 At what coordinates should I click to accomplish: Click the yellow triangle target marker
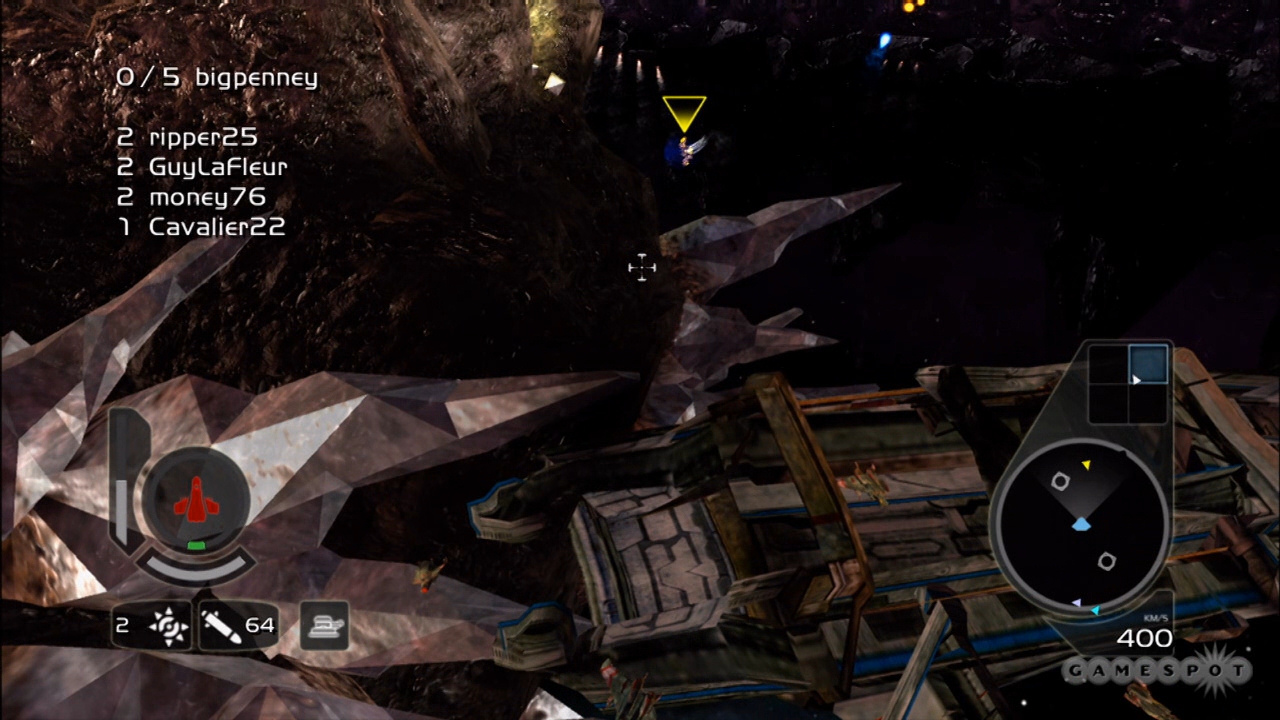[x=684, y=112]
